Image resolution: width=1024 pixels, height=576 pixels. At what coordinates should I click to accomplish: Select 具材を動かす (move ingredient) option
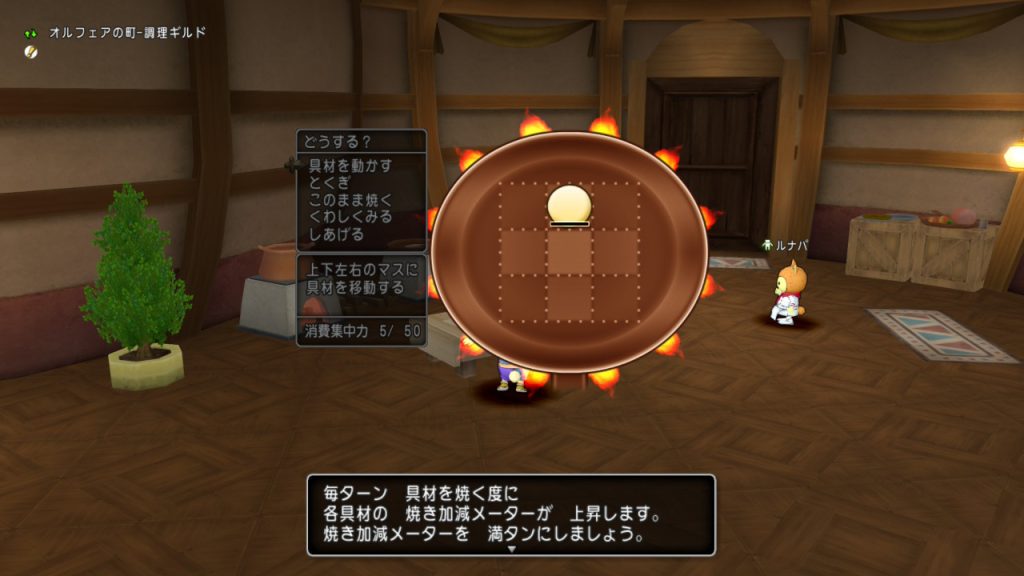coord(351,165)
